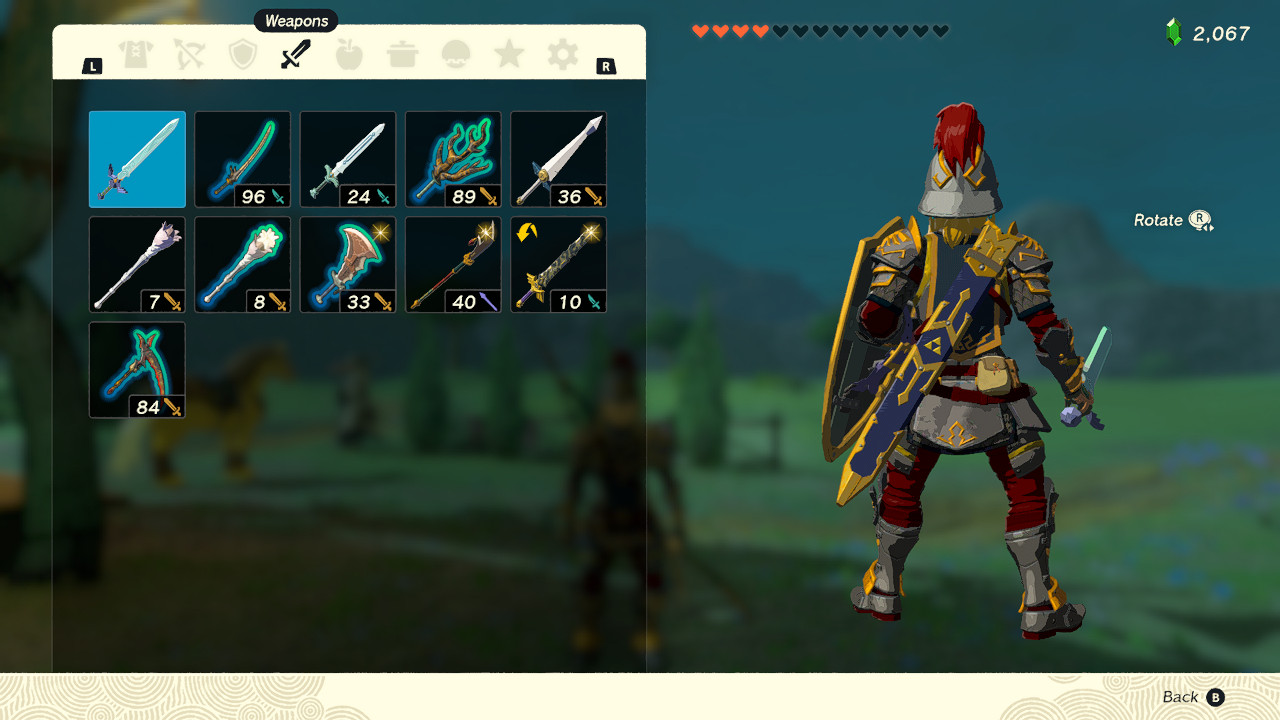This screenshot has width=1280, height=720.
Task: Switch to the bow and arrows tab
Action: tap(190, 55)
